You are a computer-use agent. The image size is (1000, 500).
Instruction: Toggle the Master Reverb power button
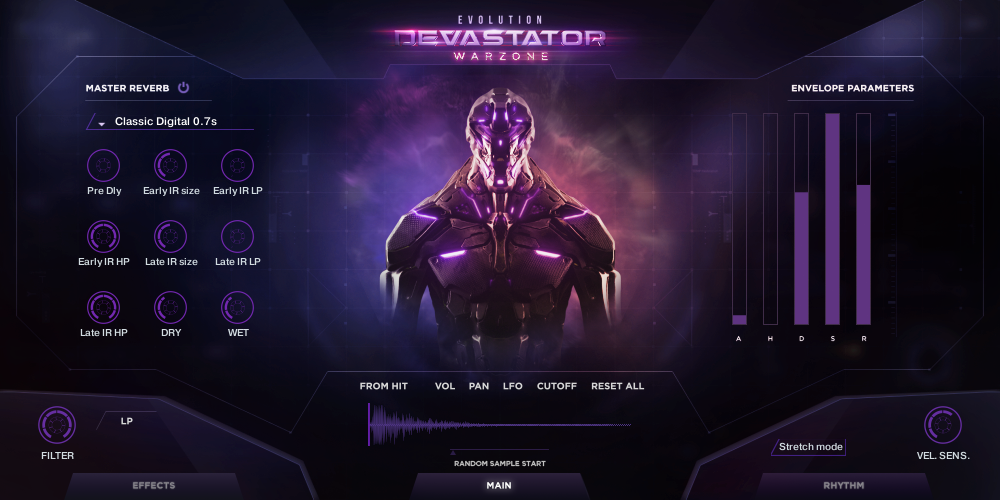(x=183, y=88)
